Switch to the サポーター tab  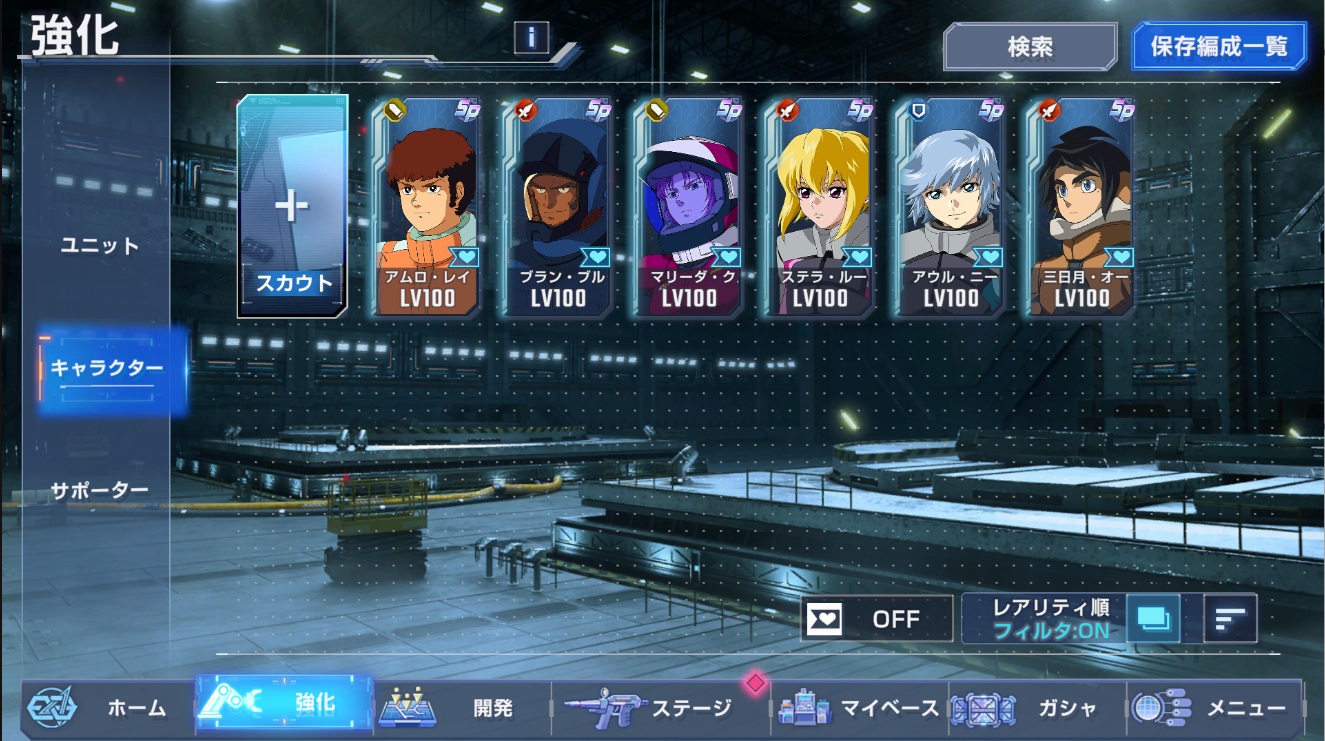(x=99, y=490)
